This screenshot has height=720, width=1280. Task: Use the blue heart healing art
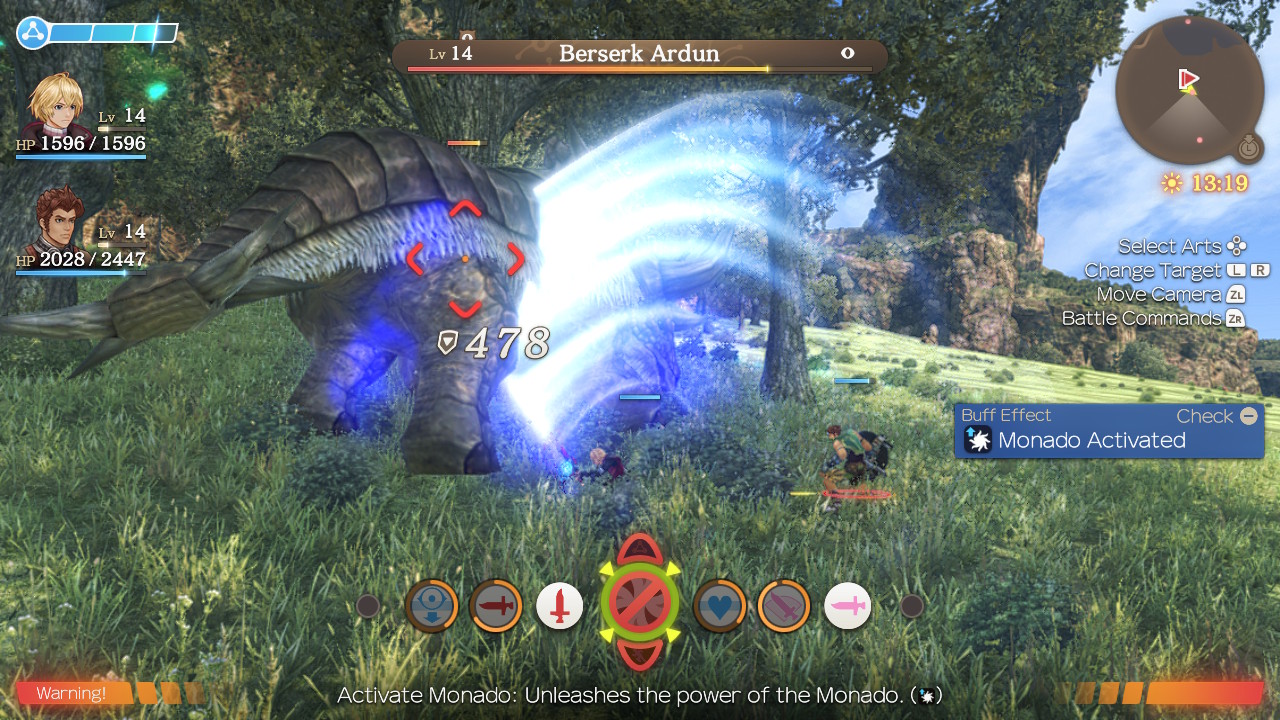[x=719, y=605]
